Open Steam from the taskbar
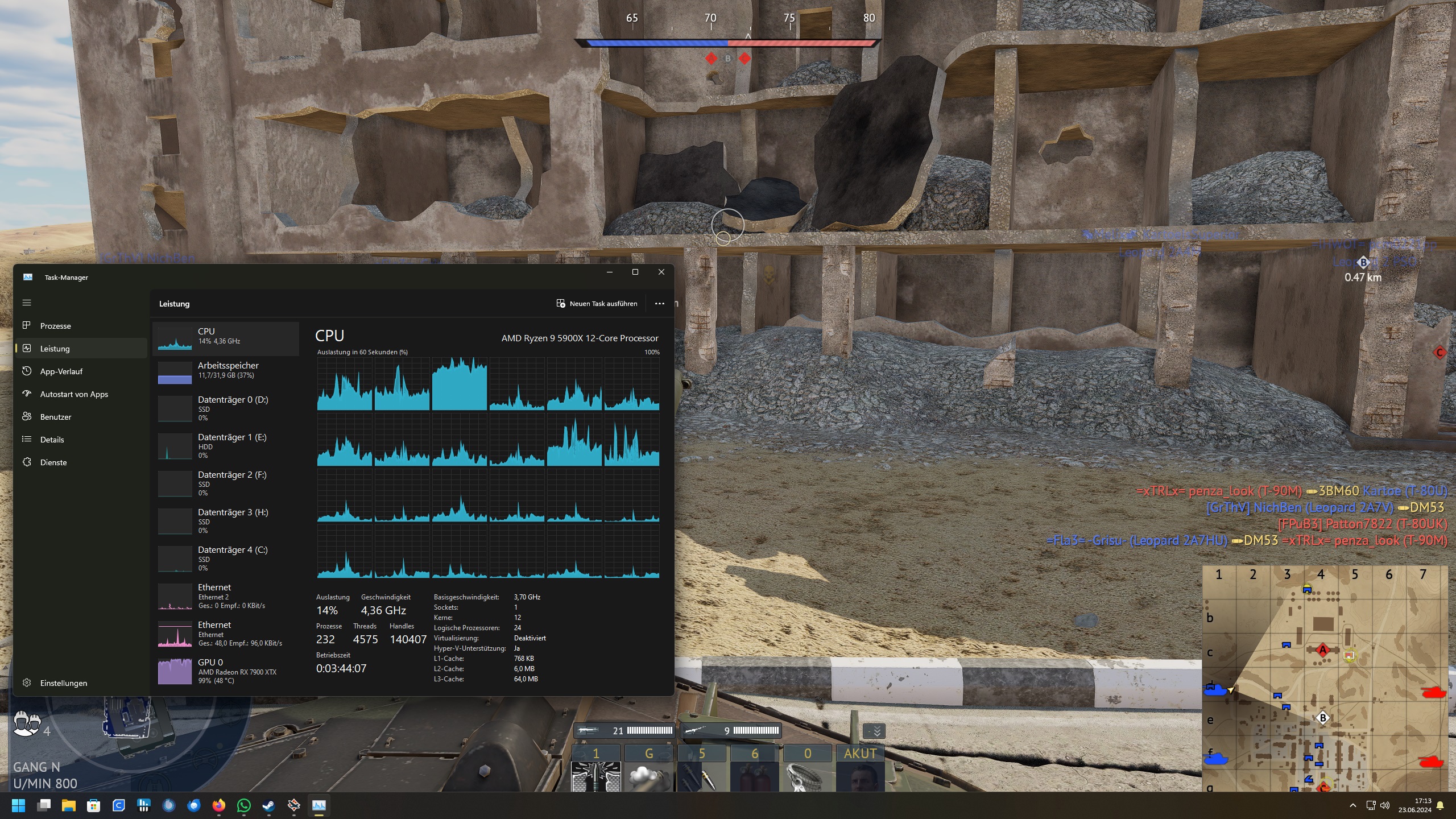This screenshot has width=1456, height=819. (x=268, y=805)
